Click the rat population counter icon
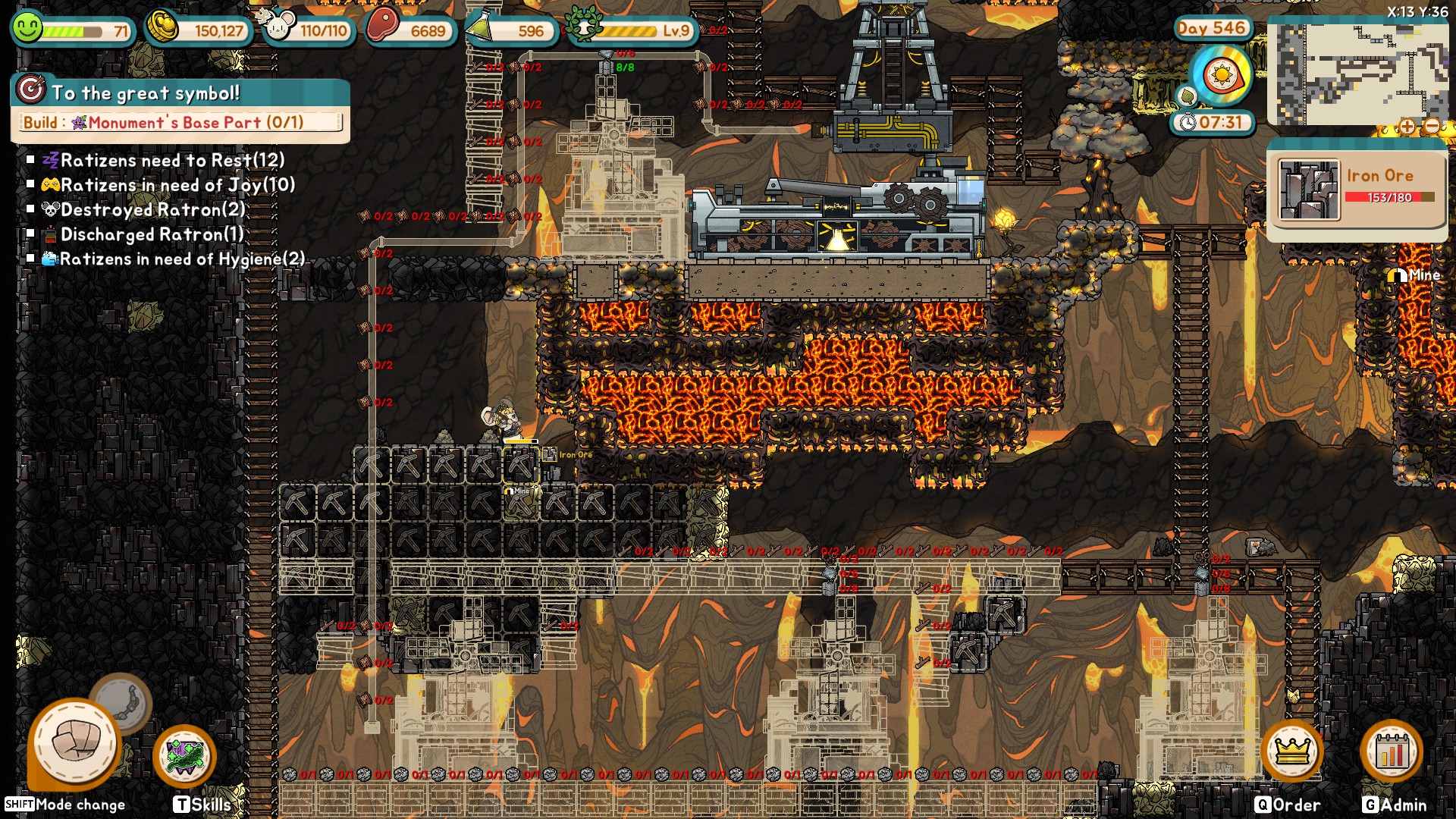The height and width of the screenshot is (819, 1456). tap(276, 26)
